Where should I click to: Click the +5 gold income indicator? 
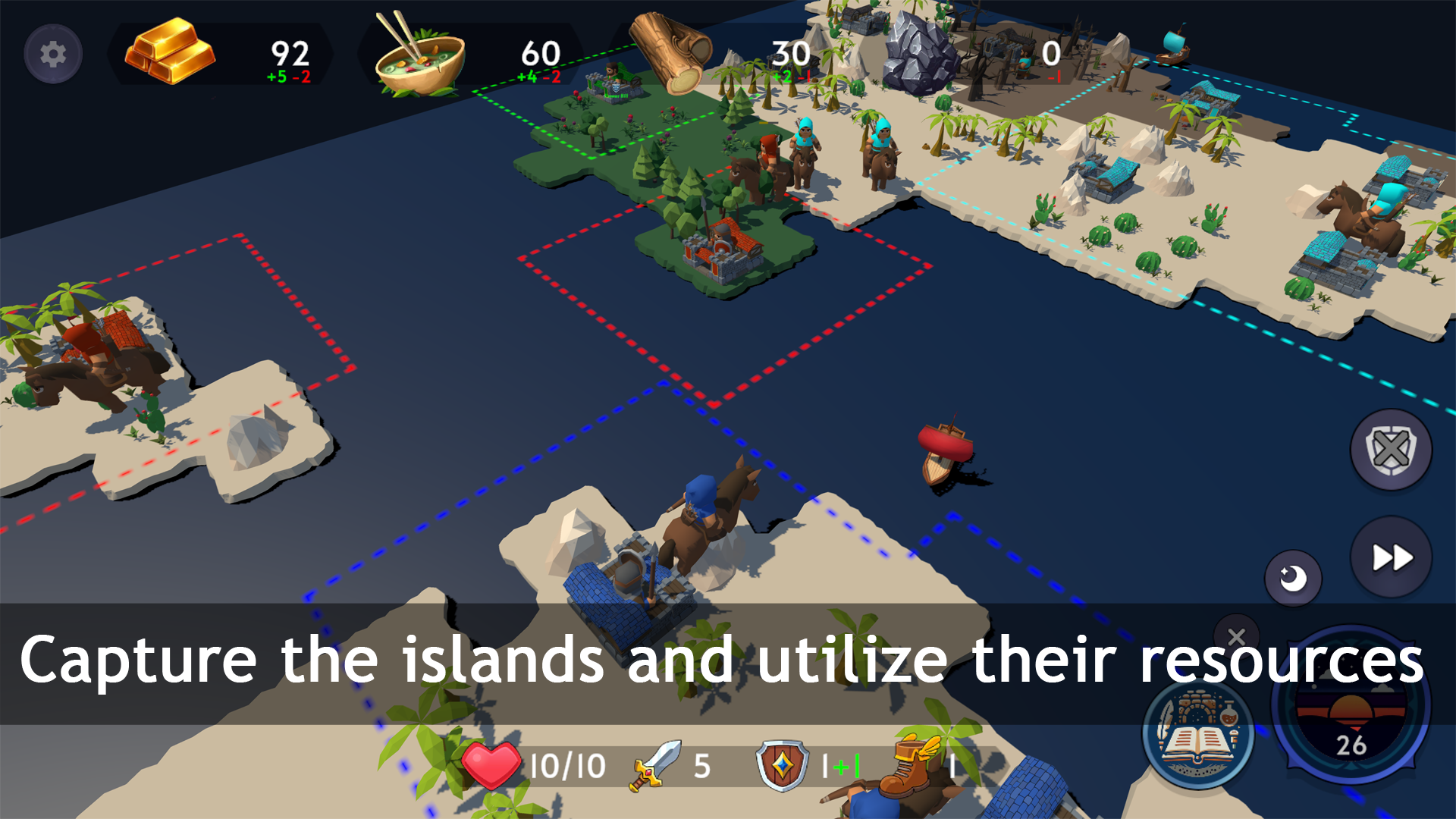click(275, 76)
